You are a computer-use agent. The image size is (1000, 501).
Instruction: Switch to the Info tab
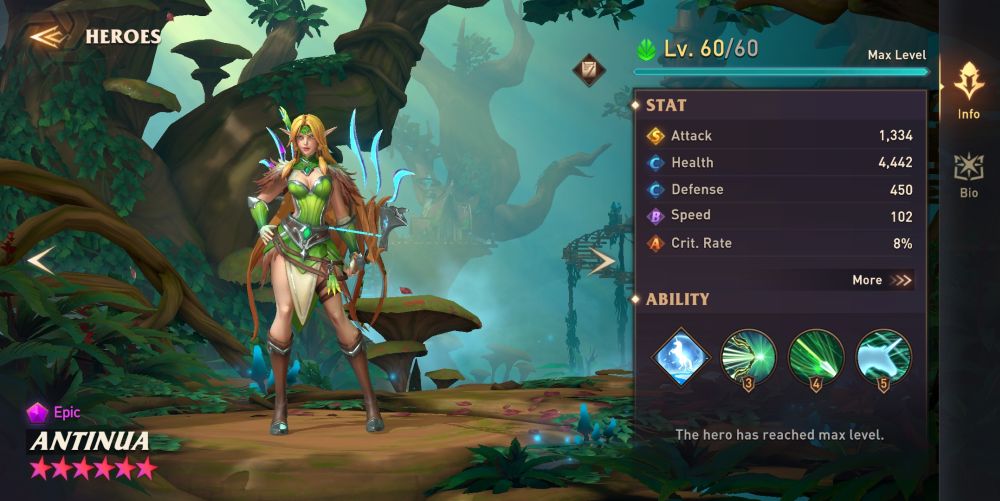point(968,90)
